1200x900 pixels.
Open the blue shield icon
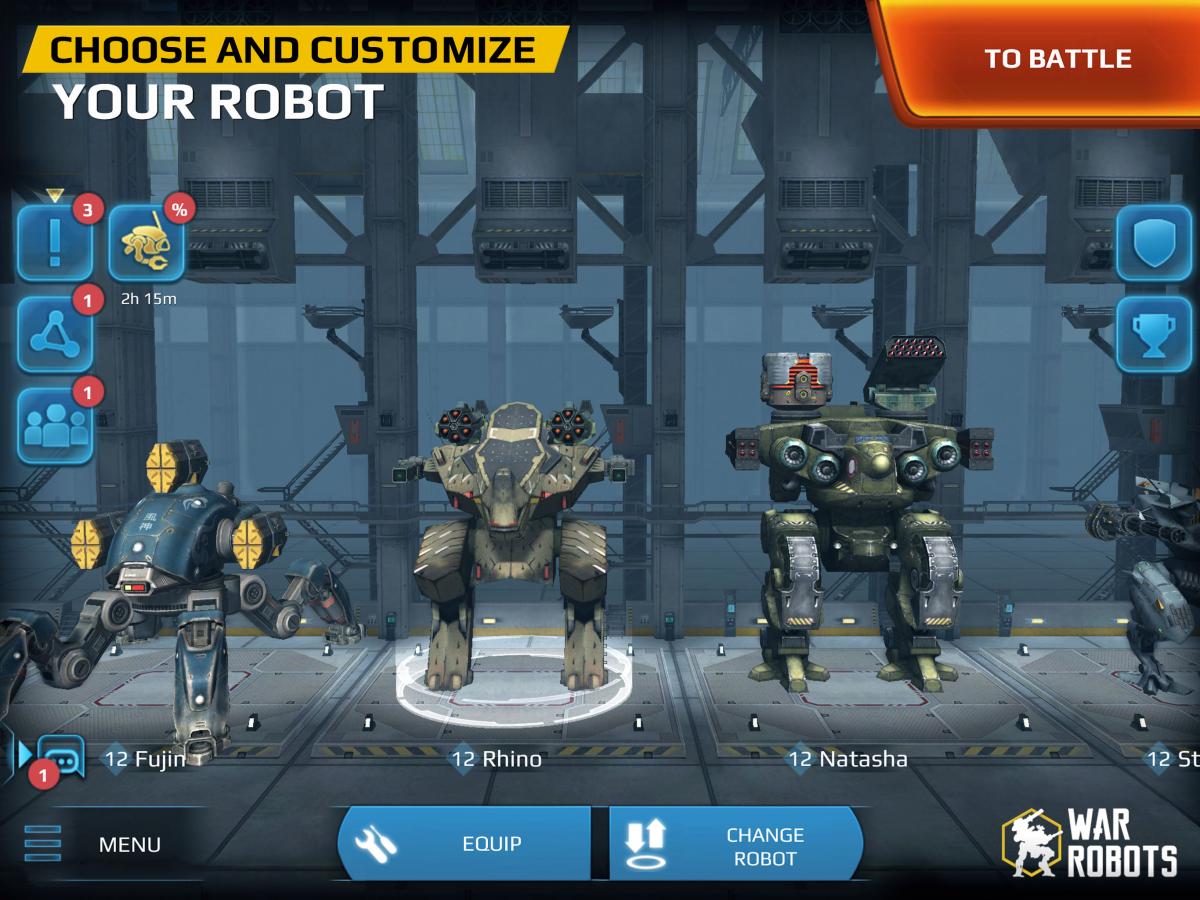click(1153, 243)
